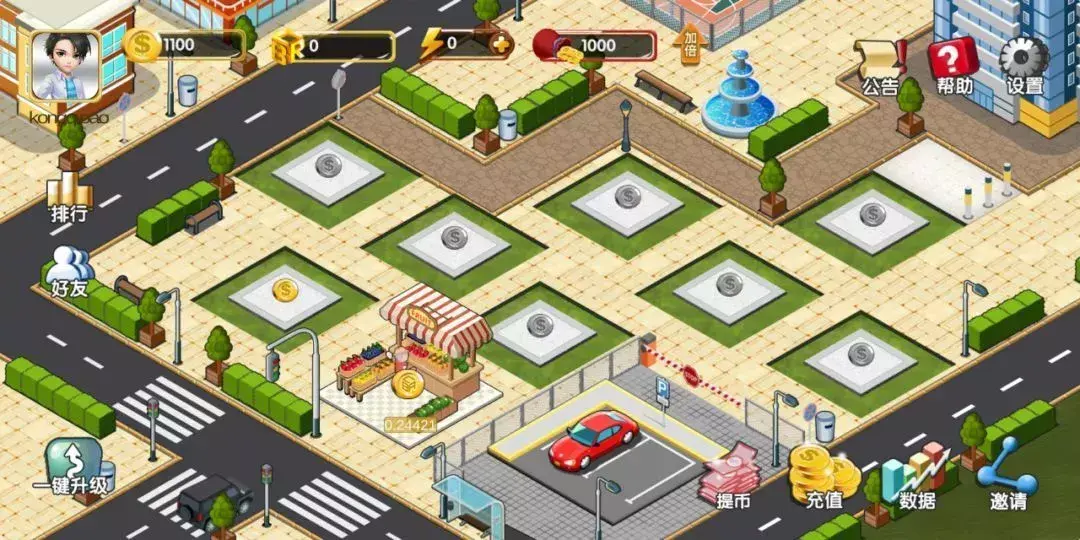Open the 帮助 help menu
The width and height of the screenshot is (1080, 540).
coord(954,67)
